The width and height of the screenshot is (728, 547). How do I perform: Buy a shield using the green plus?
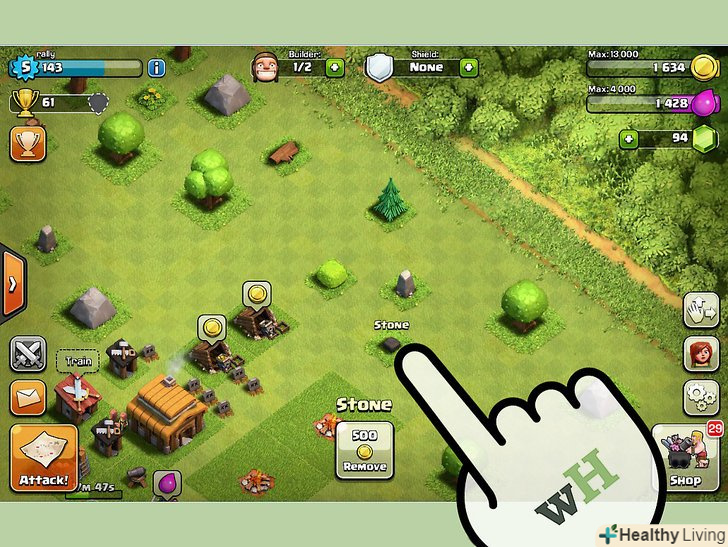click(468, 68)
